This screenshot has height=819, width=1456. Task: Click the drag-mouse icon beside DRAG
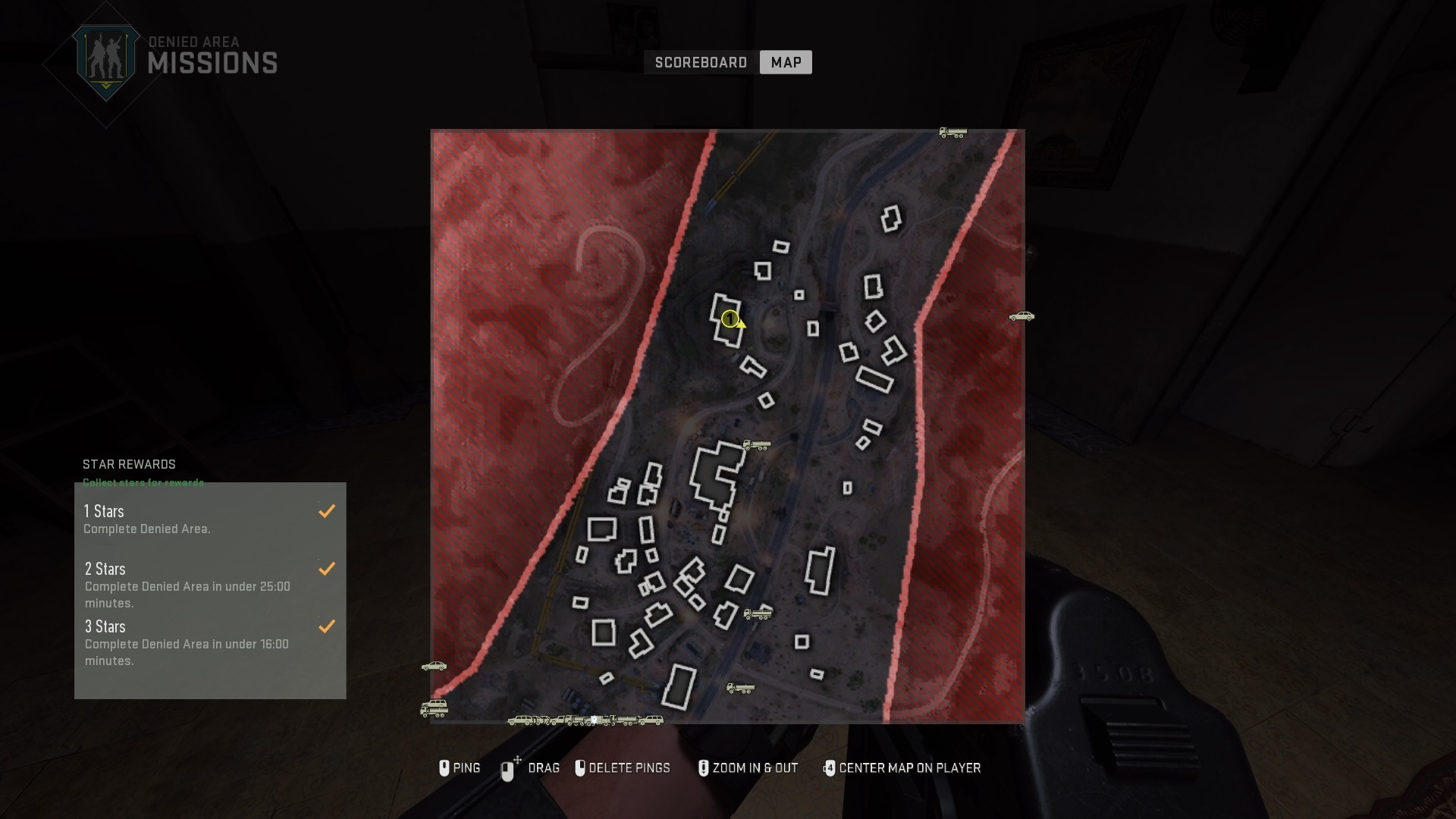point(507,768)
